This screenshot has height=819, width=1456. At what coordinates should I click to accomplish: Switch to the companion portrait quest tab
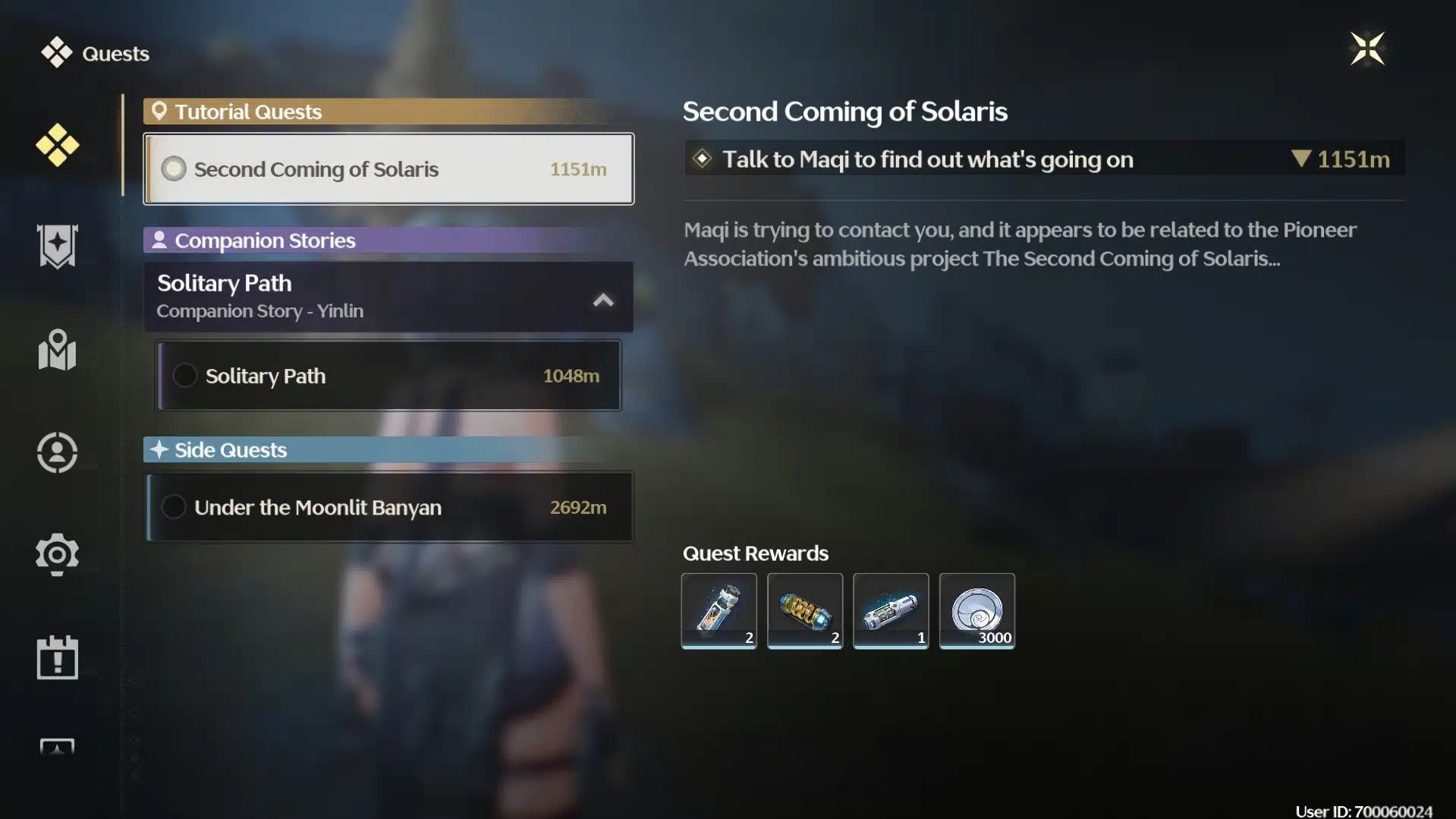click(57, 453)
